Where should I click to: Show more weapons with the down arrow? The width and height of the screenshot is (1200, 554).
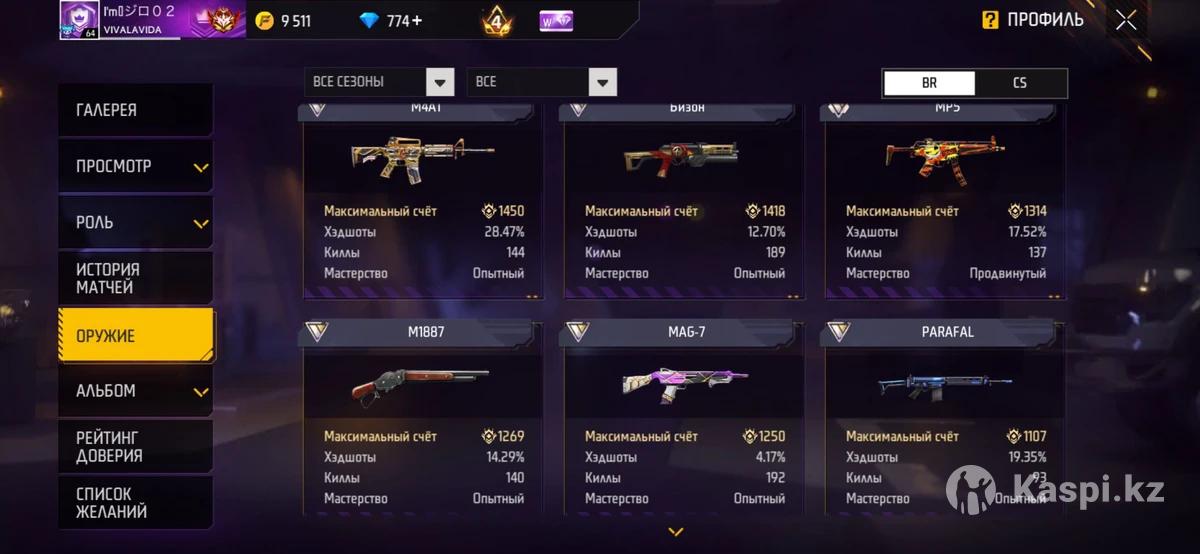(x=676, y=532)
